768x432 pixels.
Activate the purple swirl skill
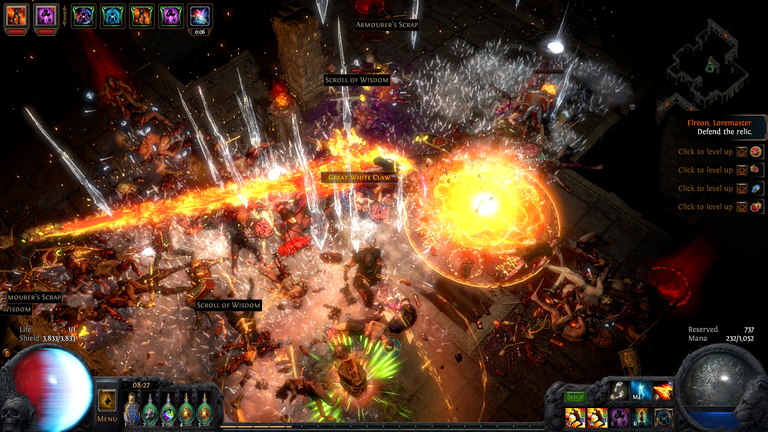click(619, 417)
